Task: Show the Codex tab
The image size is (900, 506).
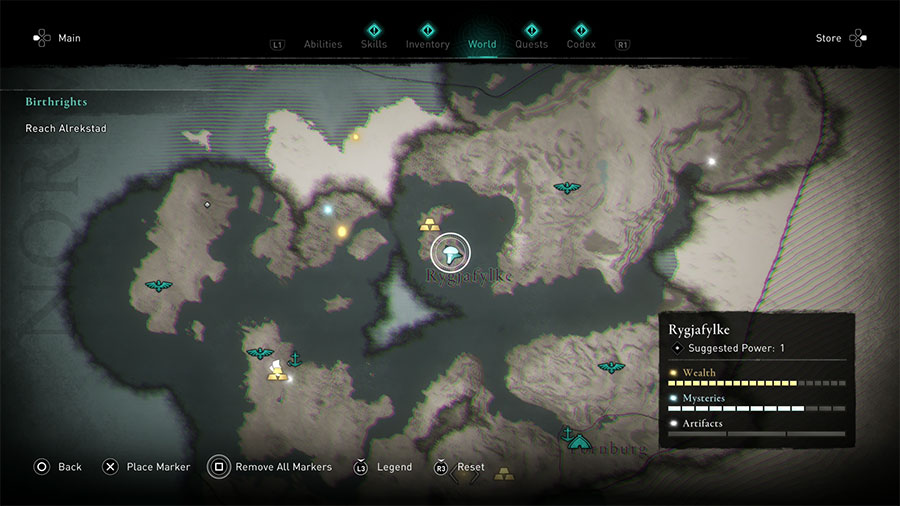Action: 581,44
